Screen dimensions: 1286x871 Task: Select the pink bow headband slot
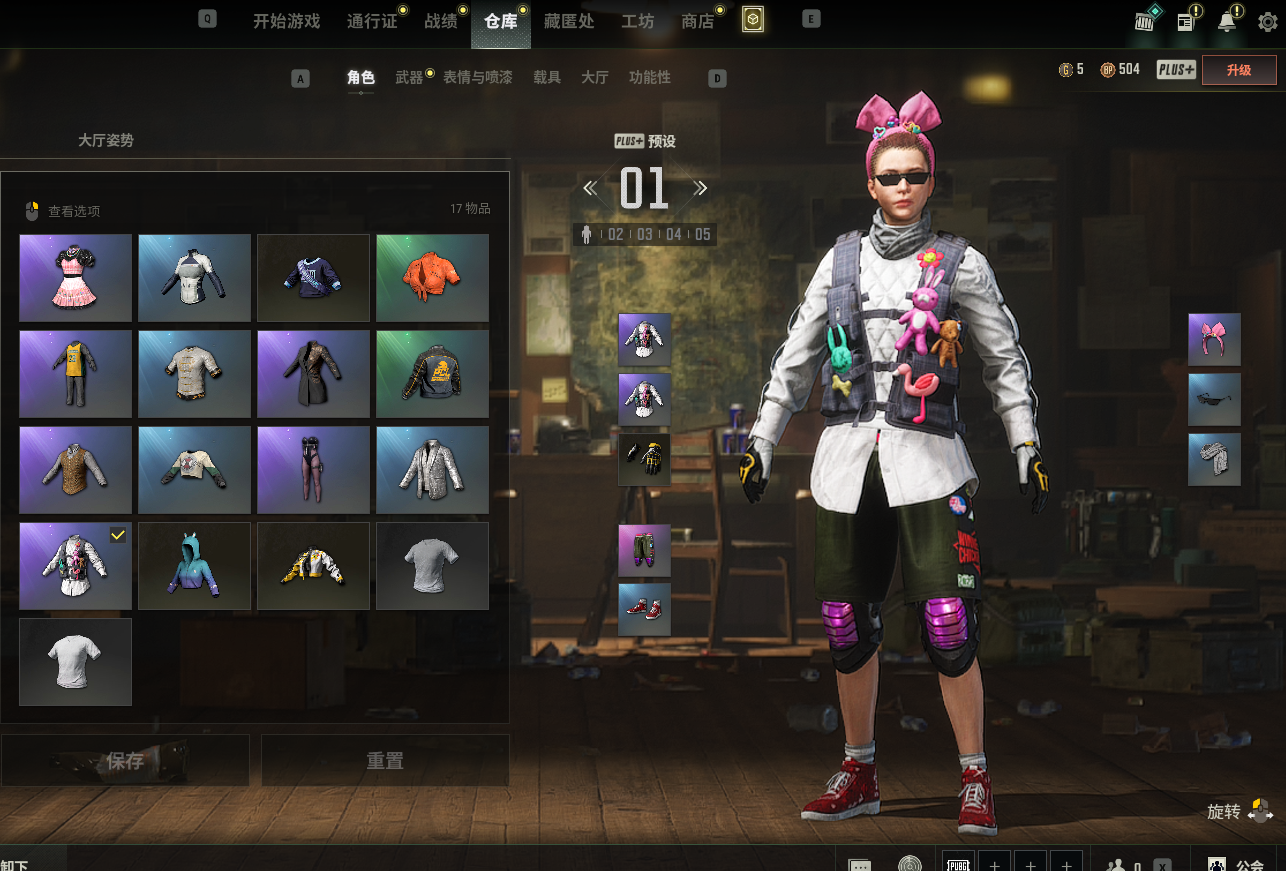1214,339
